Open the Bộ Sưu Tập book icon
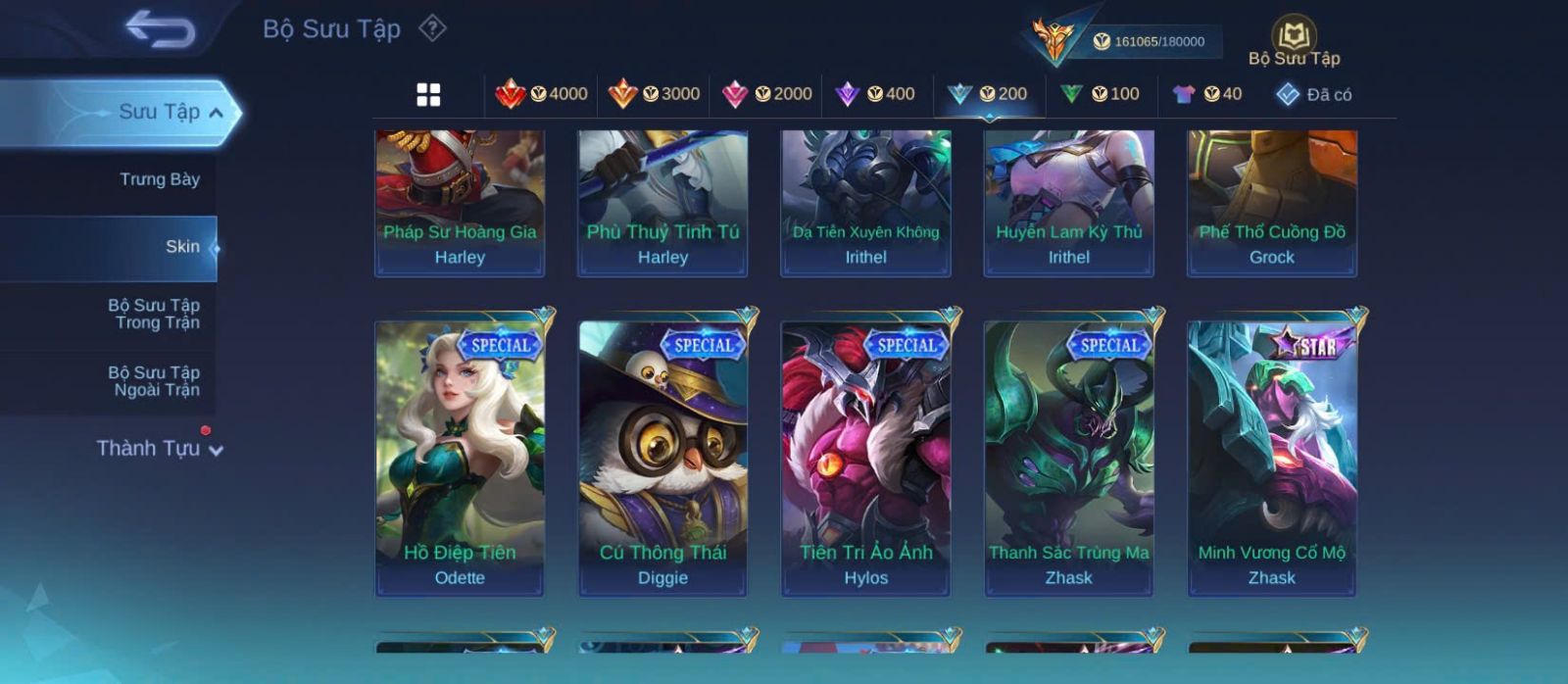Image resolution: width=1568 pixels, height=684 pixels. click(1294, 37)
